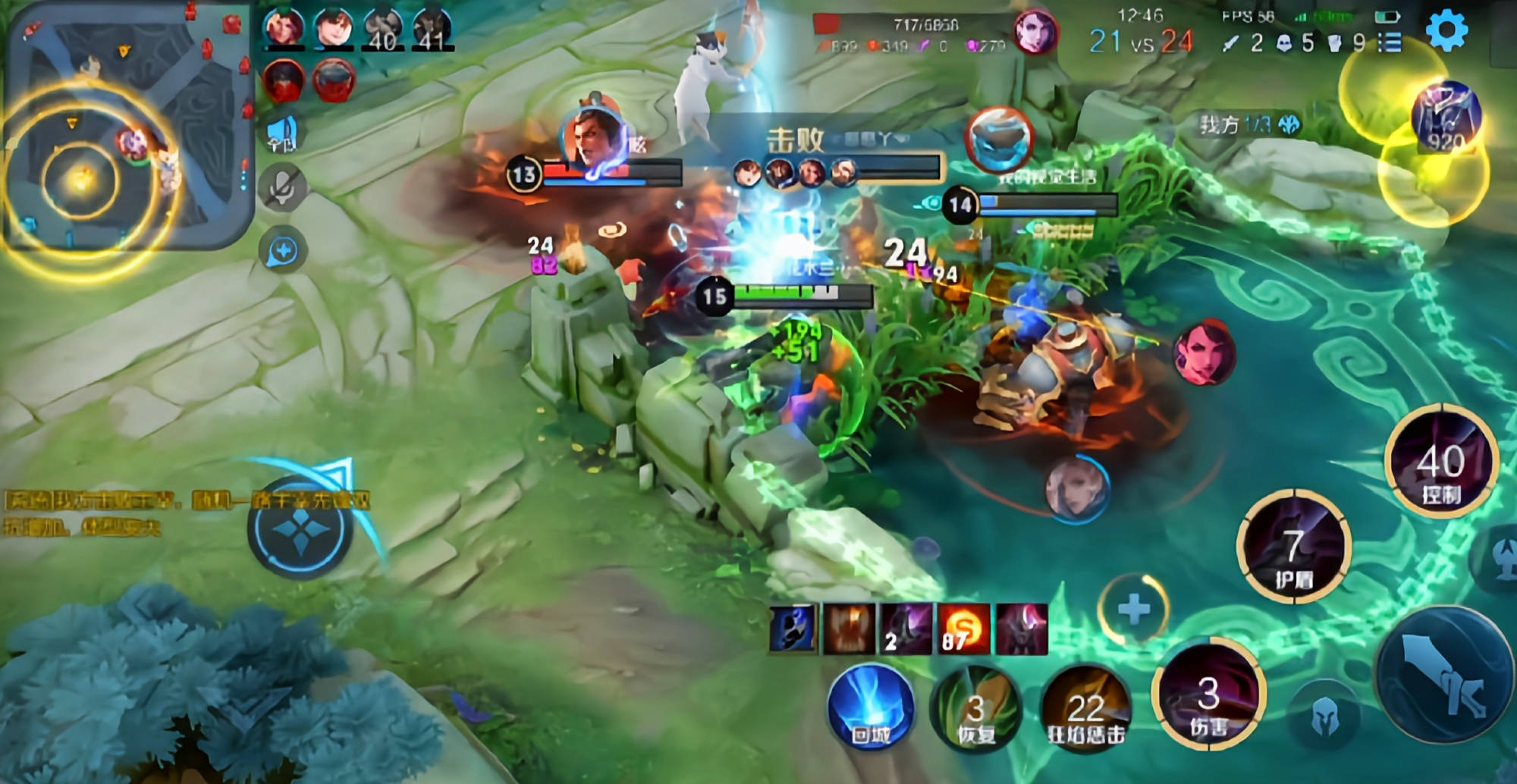Open the scoreboard list icon
The height and width of the screenshot is (784, 1517).
point(1390,42)
